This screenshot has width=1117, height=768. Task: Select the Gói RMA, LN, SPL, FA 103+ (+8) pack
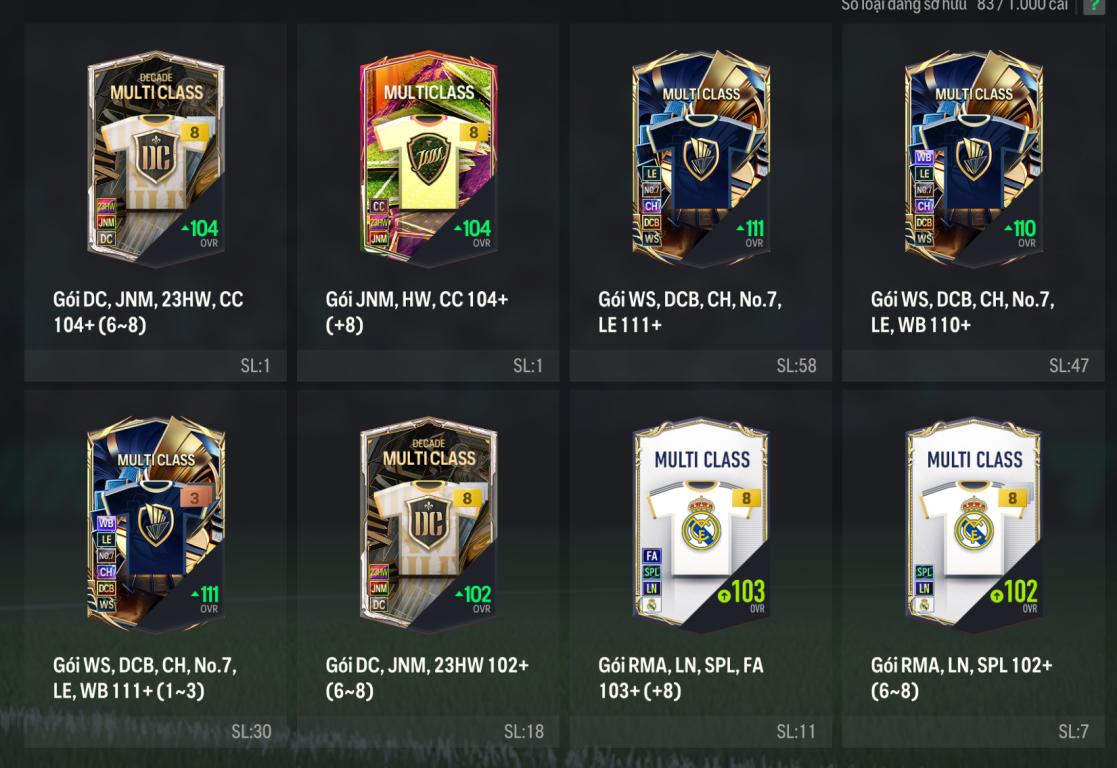coord(701,526)
